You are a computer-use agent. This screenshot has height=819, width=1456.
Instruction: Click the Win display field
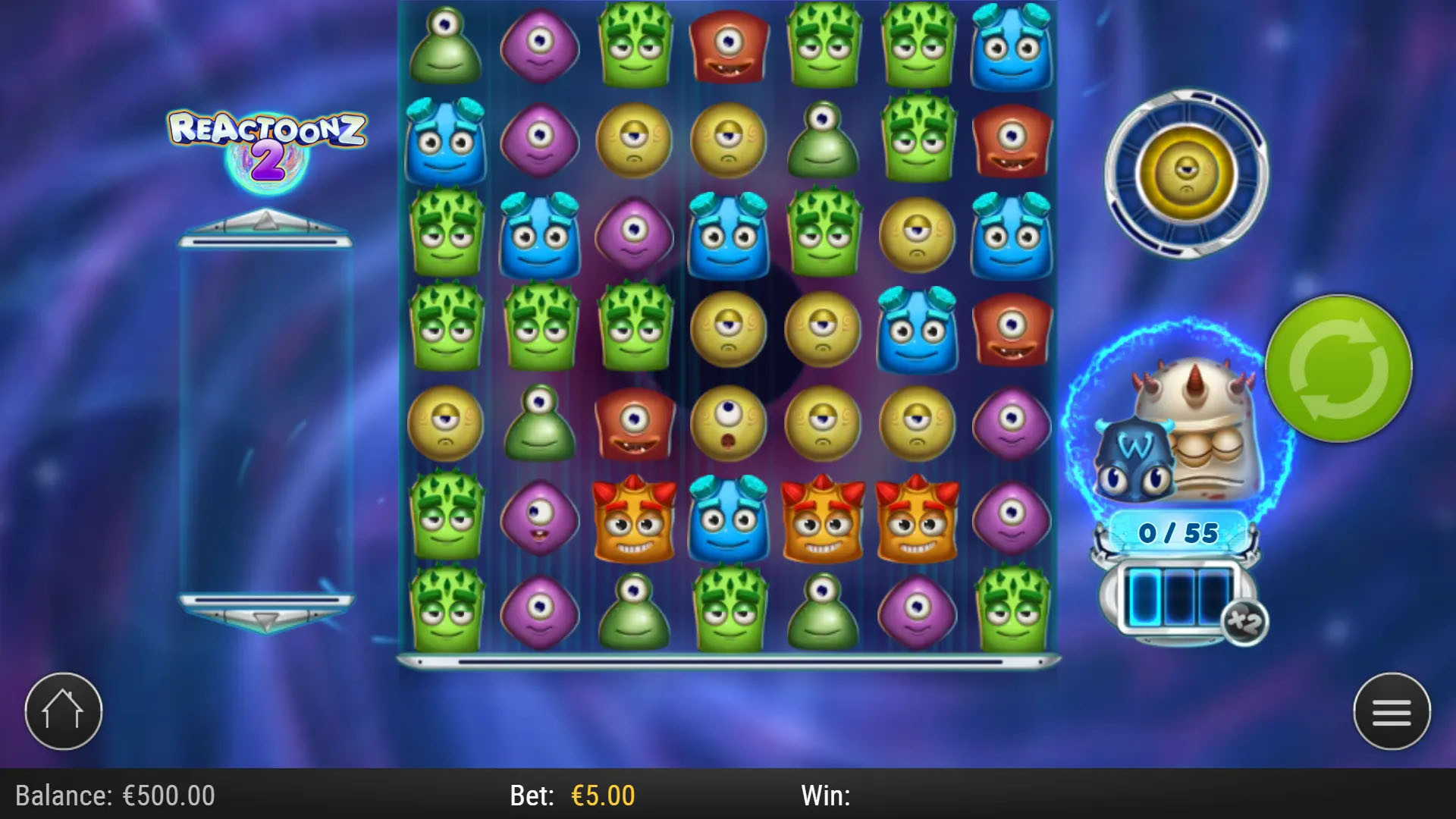click(827, 795)
